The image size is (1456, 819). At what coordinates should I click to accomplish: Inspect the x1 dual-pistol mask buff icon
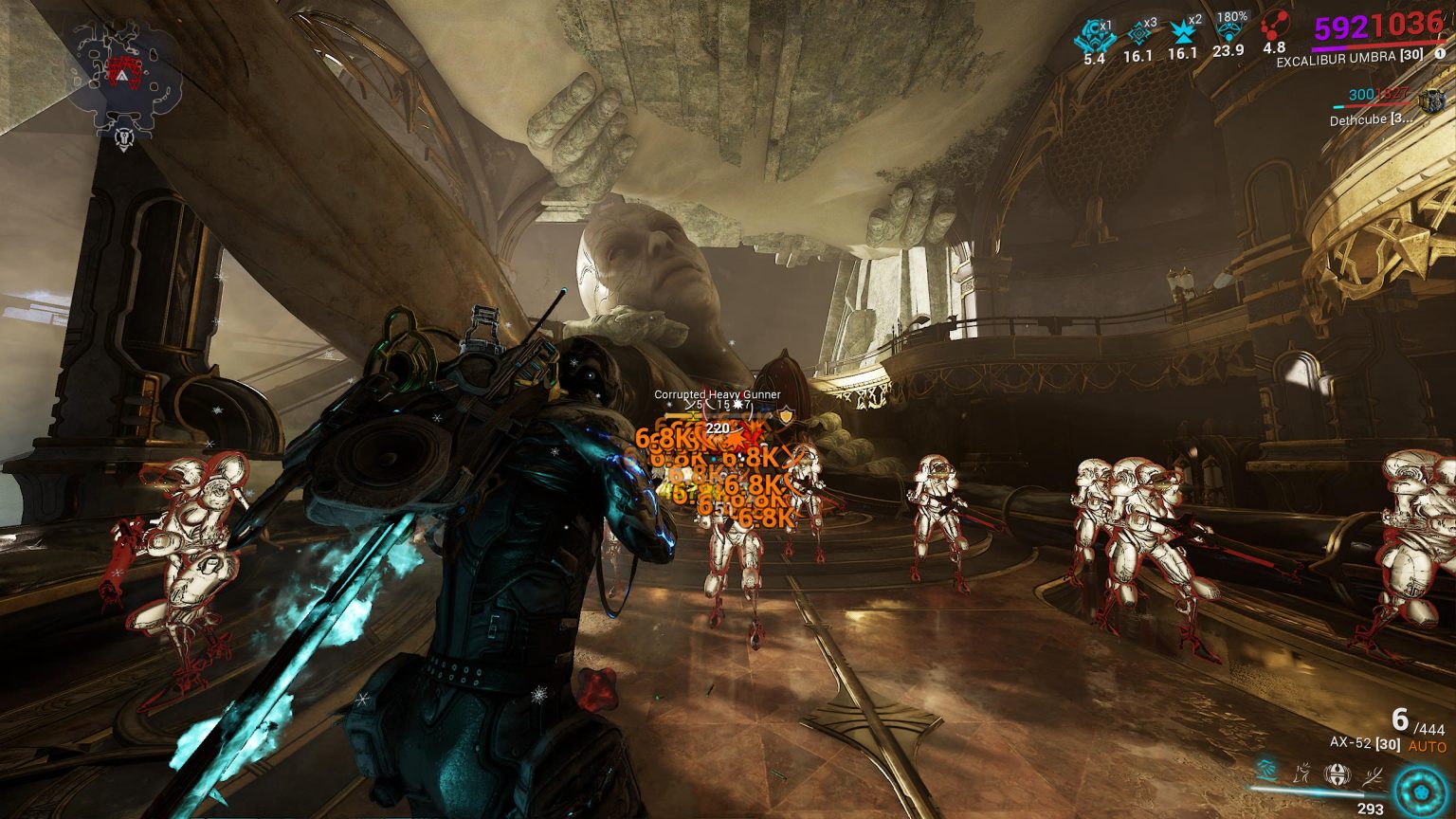click(x=1094, y=34)
